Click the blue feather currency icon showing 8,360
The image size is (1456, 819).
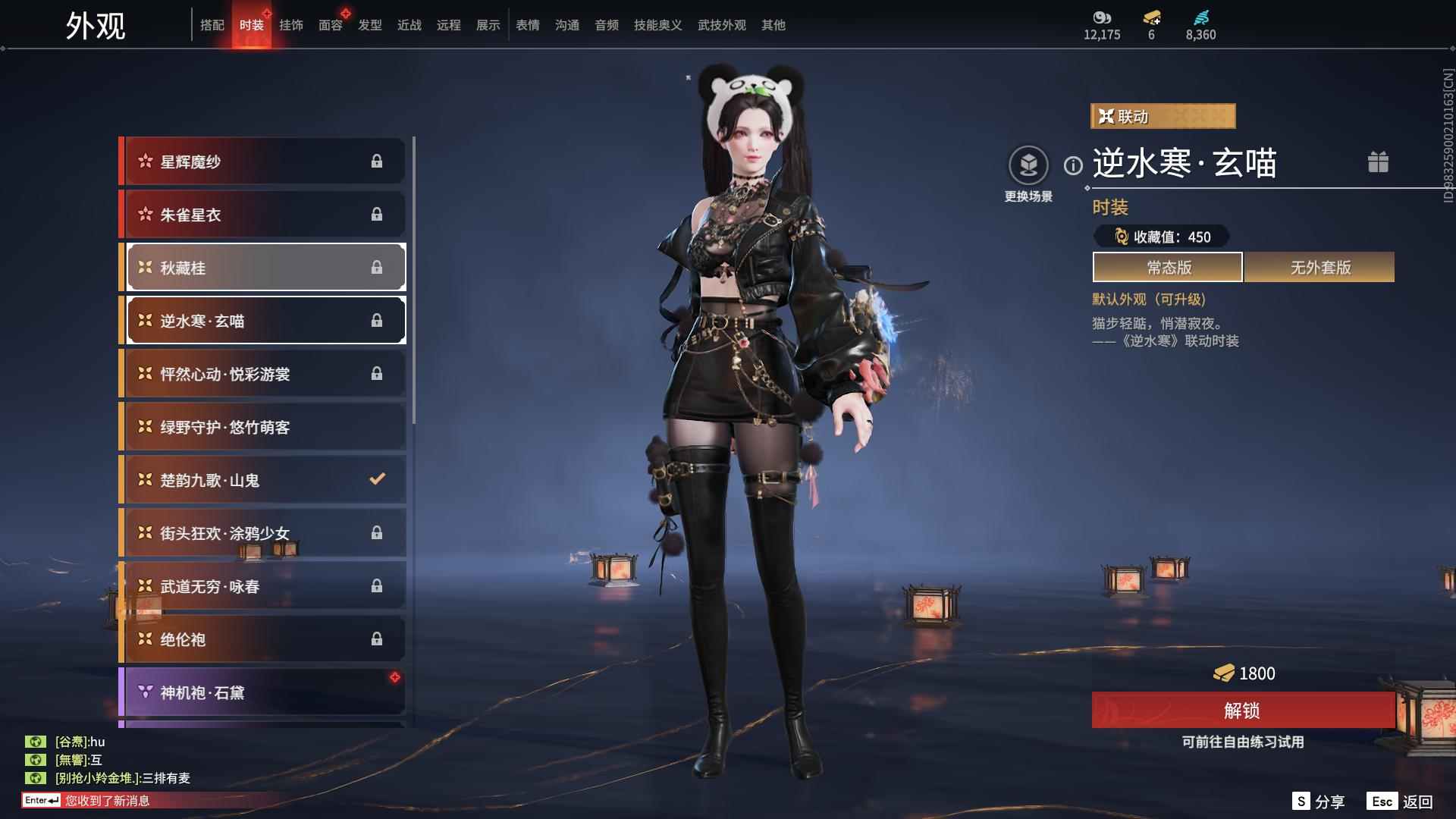[1202, 17]
